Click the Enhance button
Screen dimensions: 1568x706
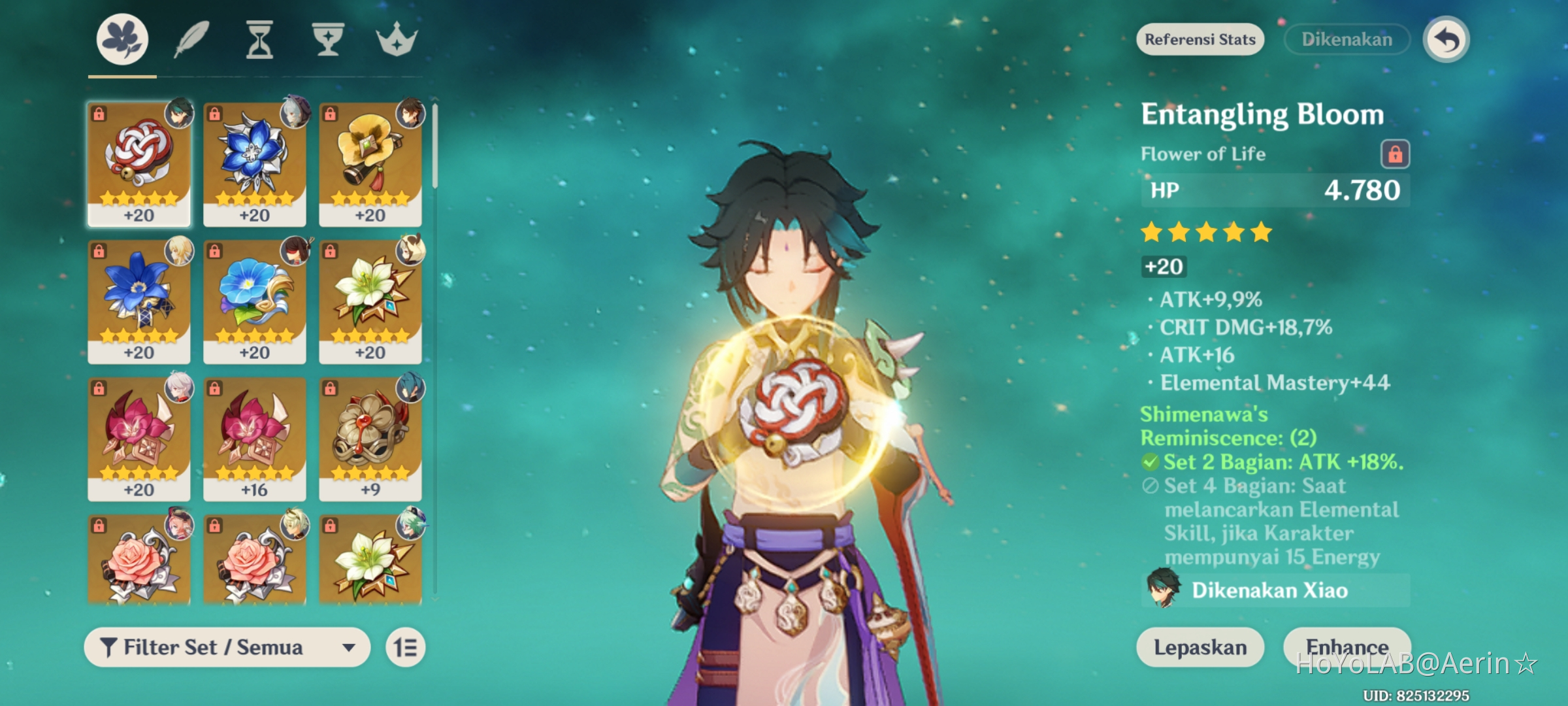tap(1347, 647)
